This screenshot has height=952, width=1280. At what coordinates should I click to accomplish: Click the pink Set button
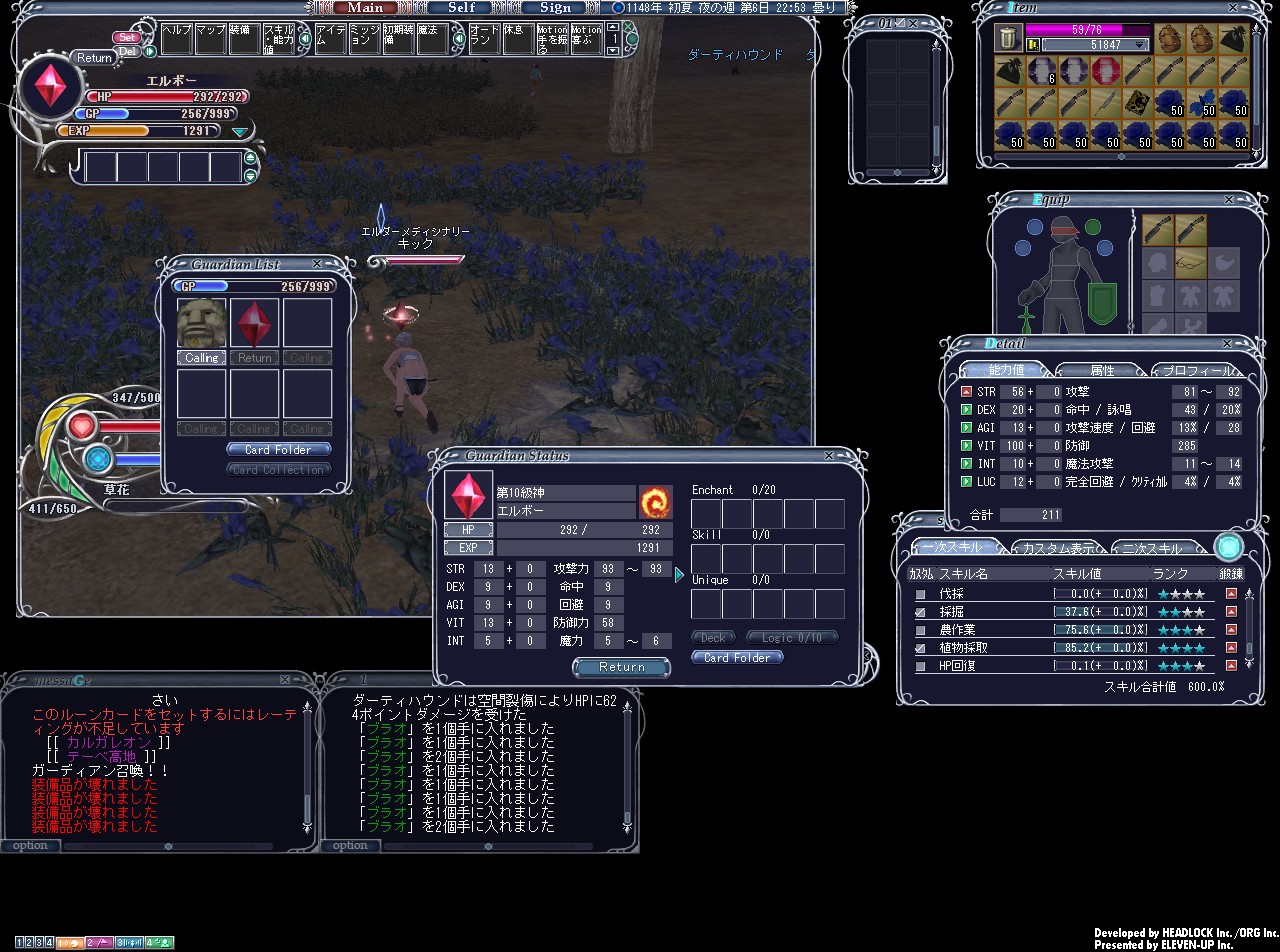point(128,38)
